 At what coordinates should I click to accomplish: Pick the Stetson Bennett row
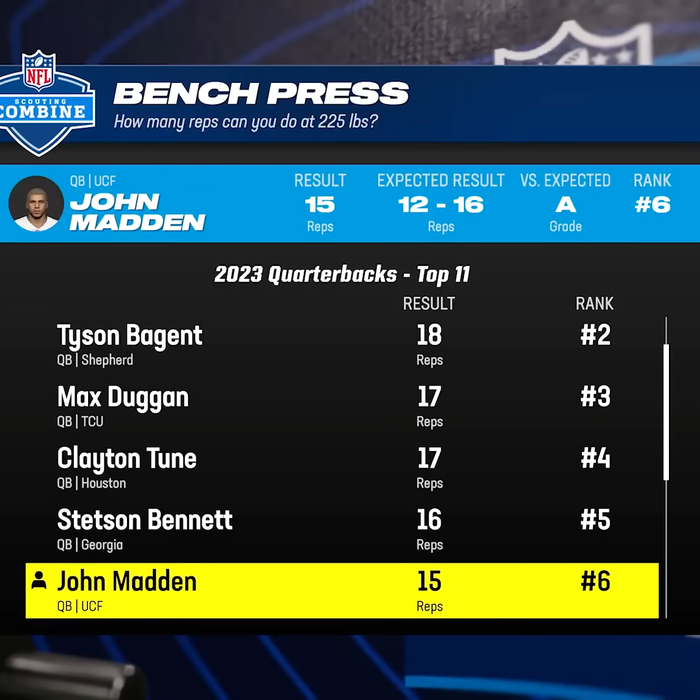[340, 530]
